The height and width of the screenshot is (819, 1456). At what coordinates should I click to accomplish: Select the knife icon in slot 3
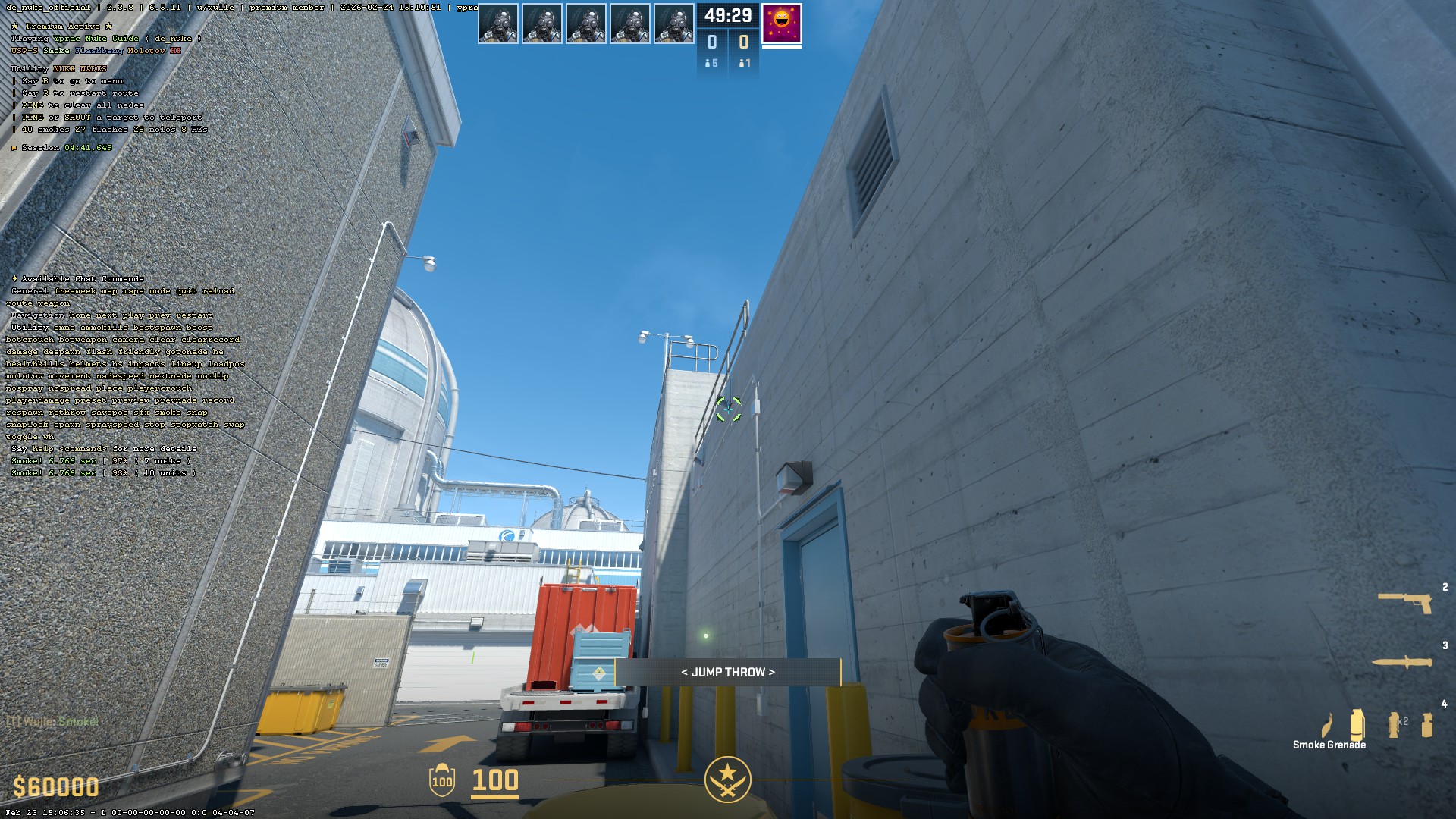coord(1401,662)
